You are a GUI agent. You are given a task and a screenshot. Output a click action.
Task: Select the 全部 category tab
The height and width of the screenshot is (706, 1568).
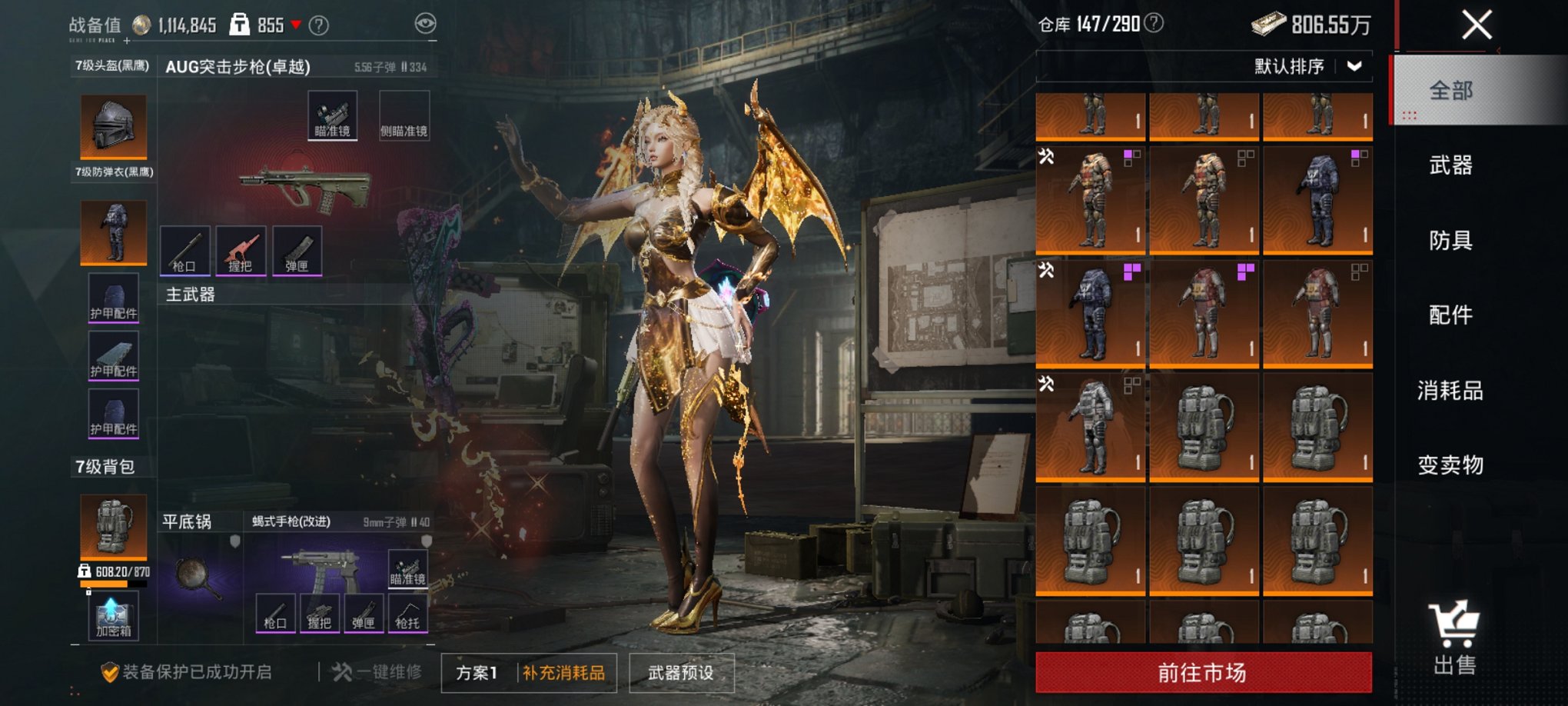(x=1450, y=91)
